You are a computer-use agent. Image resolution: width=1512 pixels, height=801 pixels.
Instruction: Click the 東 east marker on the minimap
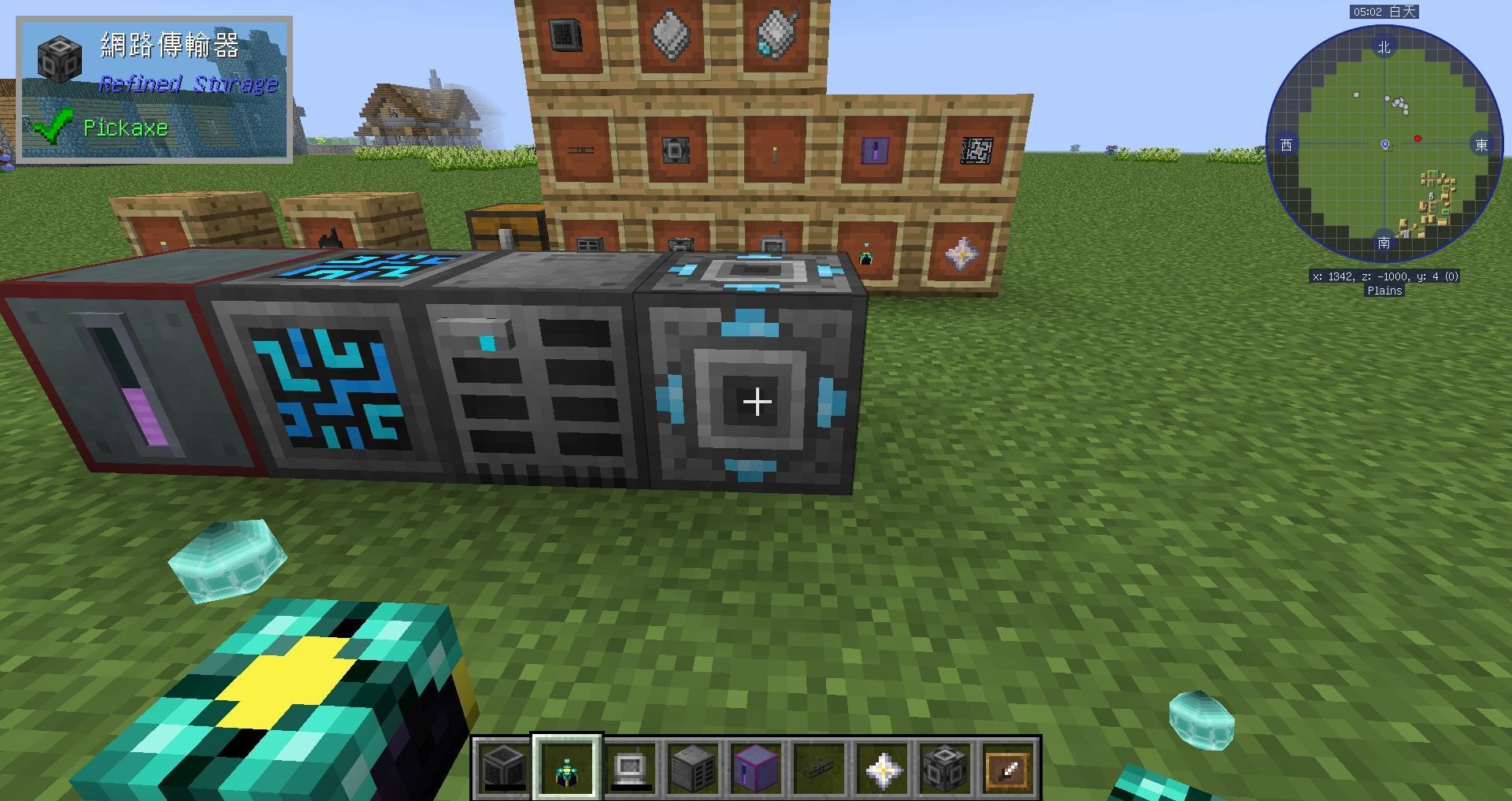(1482, 145)
